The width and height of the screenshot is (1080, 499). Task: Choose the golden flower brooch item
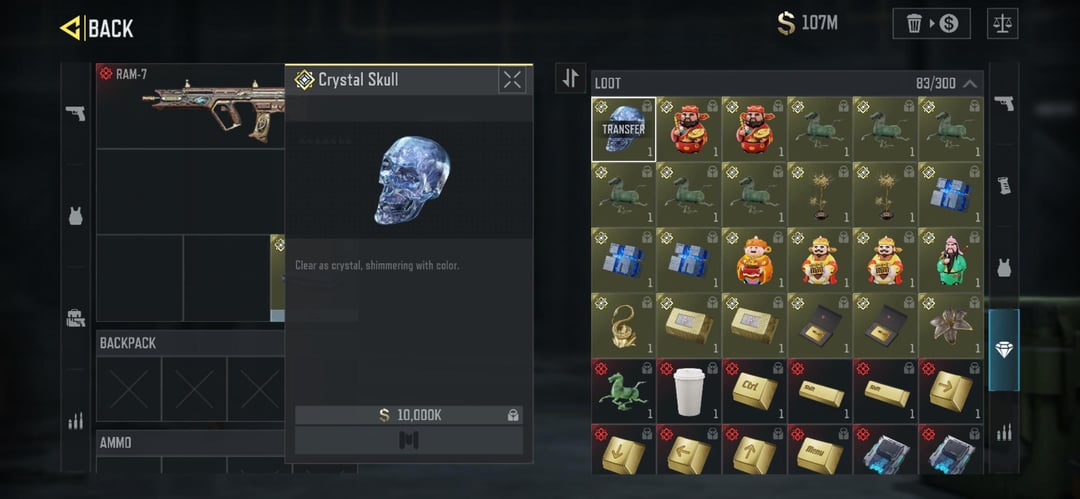point(950,324)
